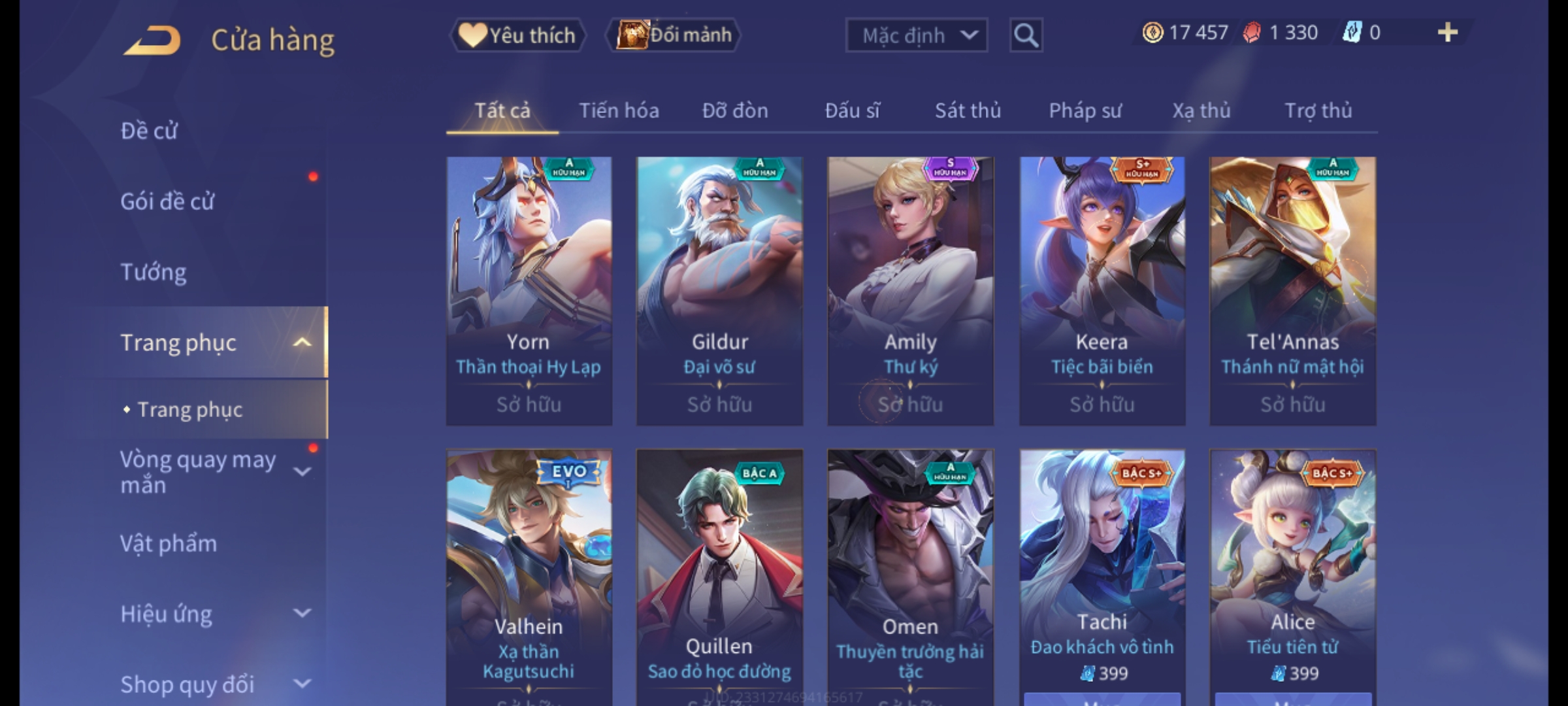The width and height of the screenshot is (1568, 706).
Task: Click the magnifying glass search icon
Action: 1026,35
